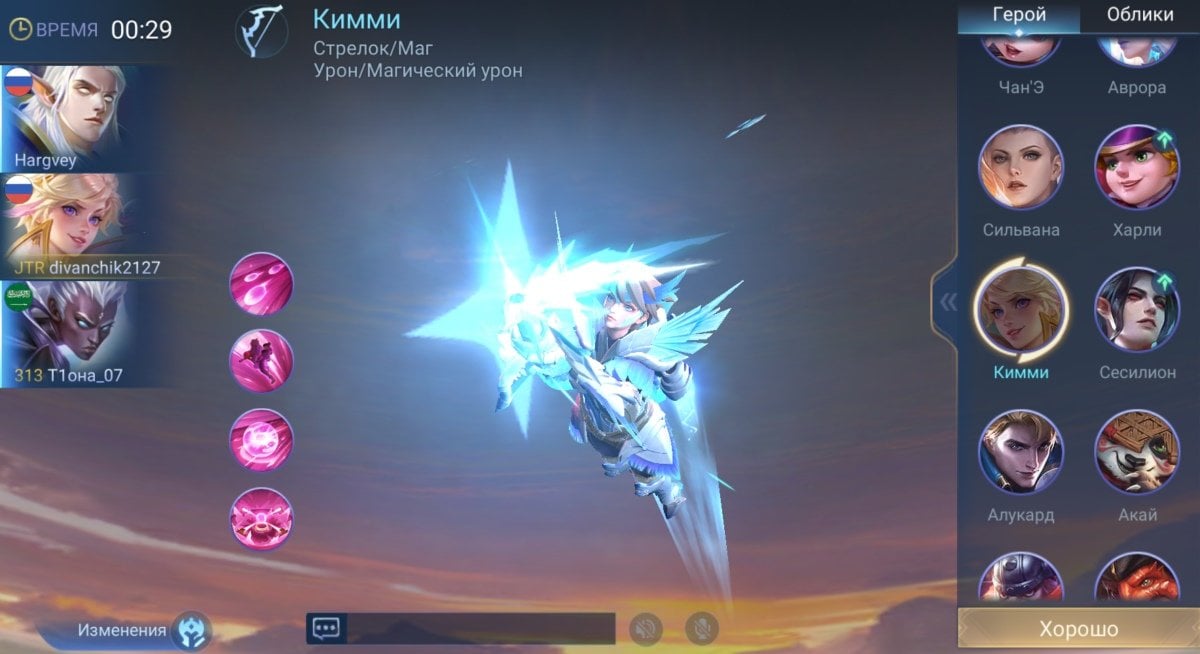Toggle the muted microphone icon
The height and width of the screenshot is (654, 1200).
[702, 628]
